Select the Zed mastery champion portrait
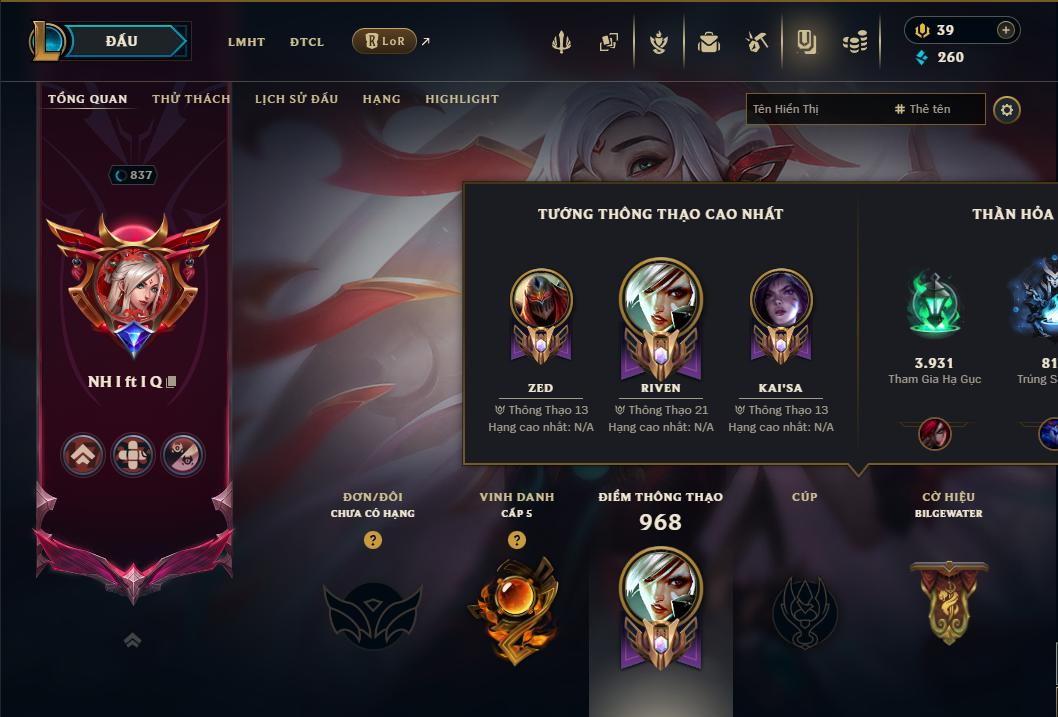Image resolution: width=1058 pixels, height=717 pixels. 540,300
